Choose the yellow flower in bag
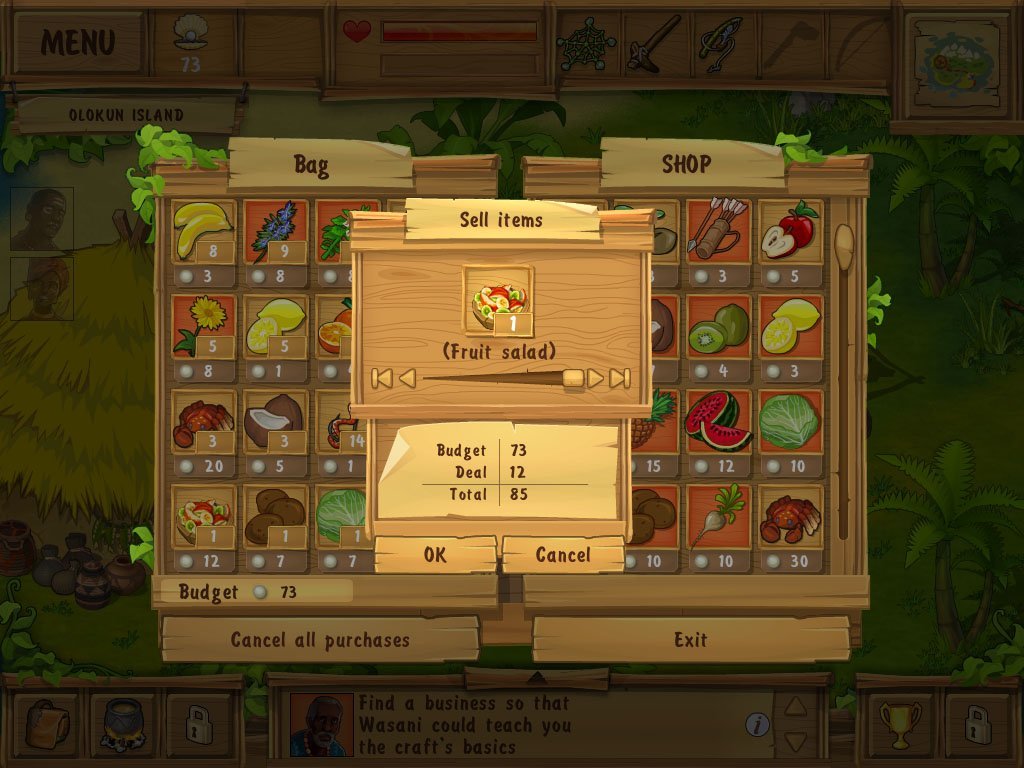 point(203,326)
